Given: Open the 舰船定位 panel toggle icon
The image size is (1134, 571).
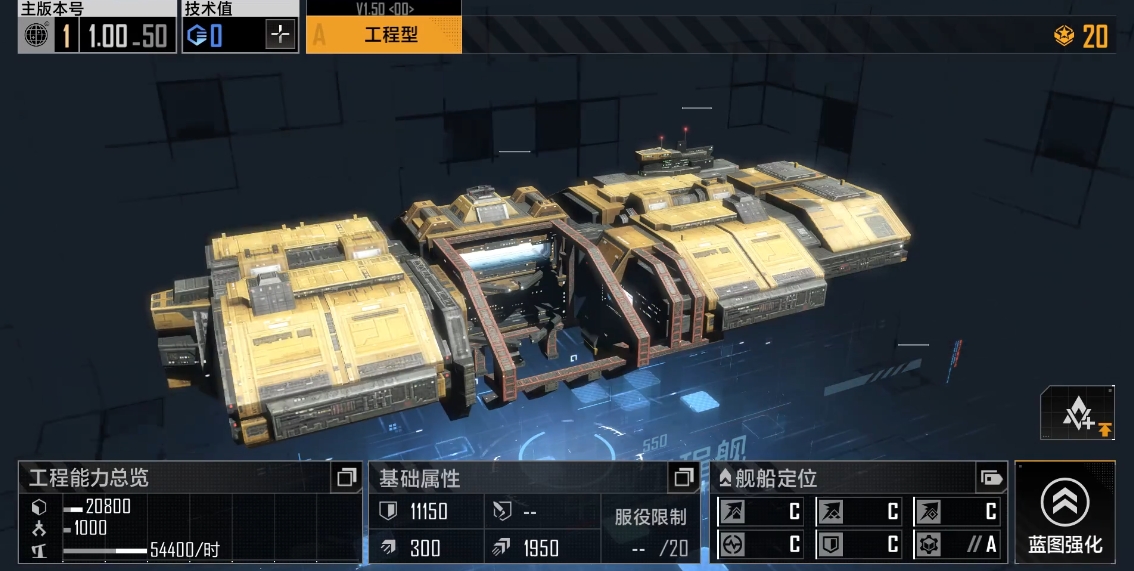Looking at the screenshot, I should tap(991, 478).
